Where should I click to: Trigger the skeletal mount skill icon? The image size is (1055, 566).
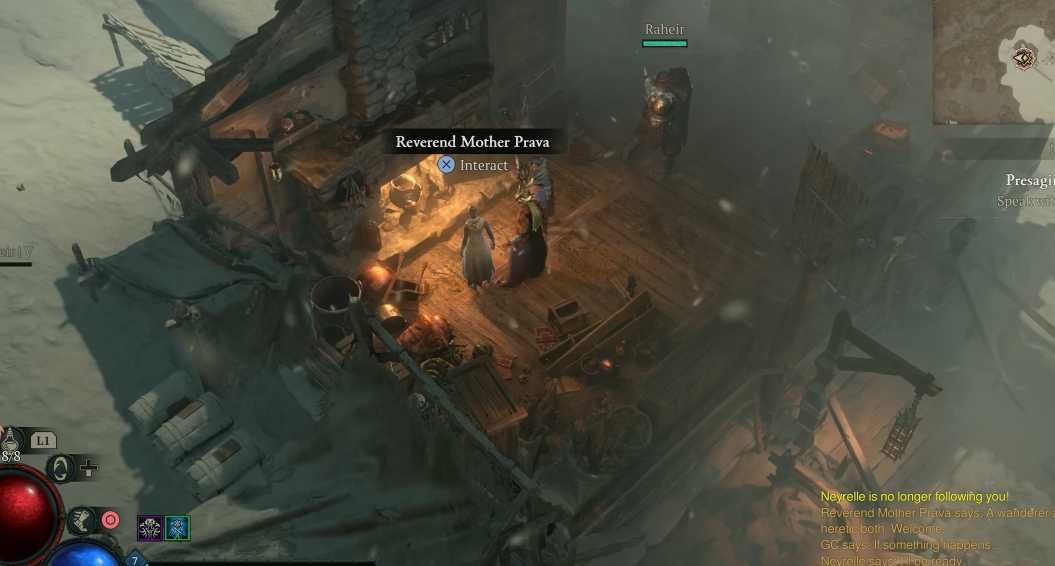(x=81, y=519)
